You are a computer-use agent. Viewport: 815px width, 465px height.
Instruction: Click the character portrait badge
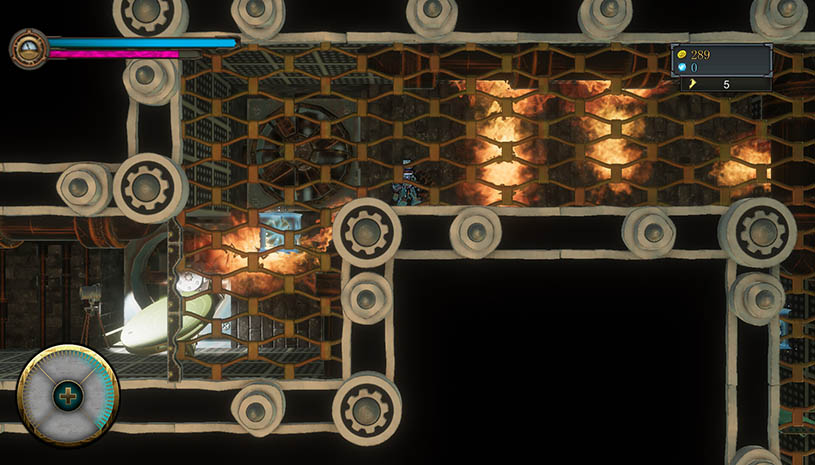coord(29,48)
